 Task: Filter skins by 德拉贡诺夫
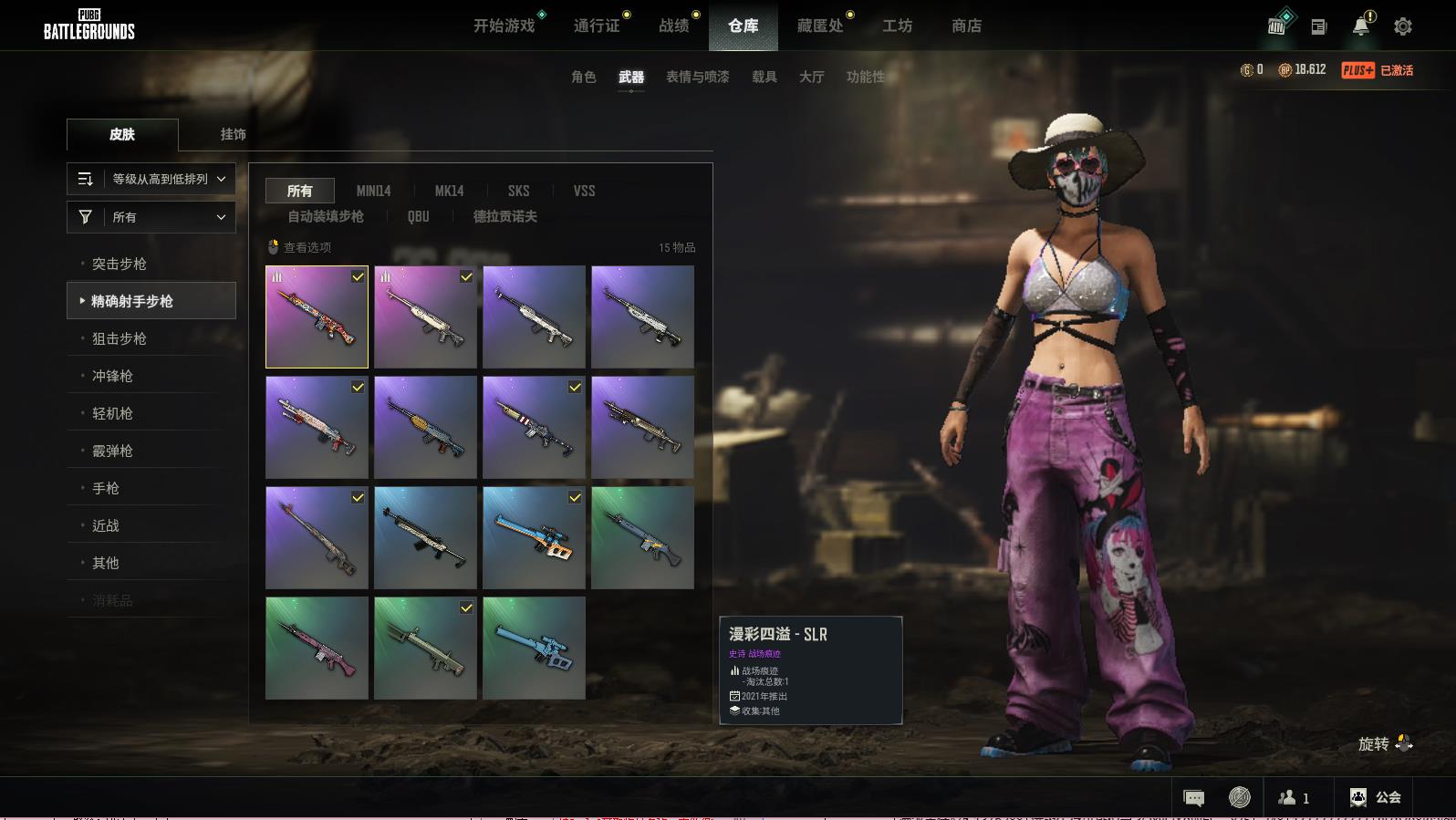point(504,216)
